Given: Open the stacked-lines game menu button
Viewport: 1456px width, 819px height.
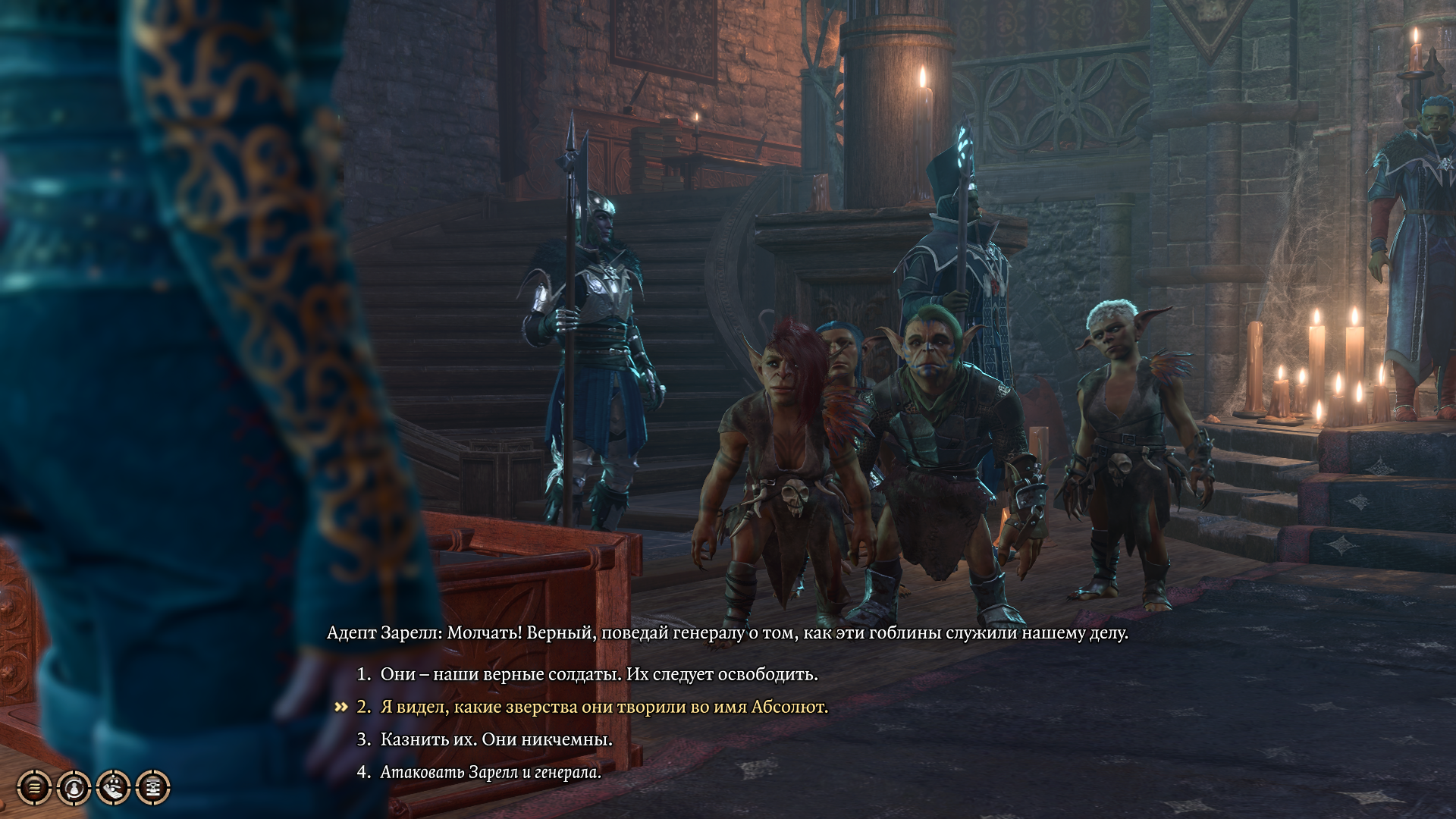Looking at the screenshot, I should click(34, 788).
